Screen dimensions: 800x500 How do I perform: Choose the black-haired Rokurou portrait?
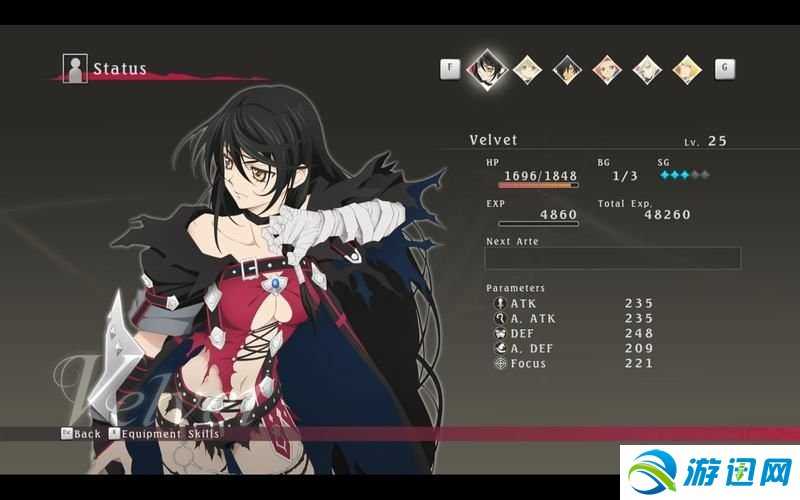[567, 69]
